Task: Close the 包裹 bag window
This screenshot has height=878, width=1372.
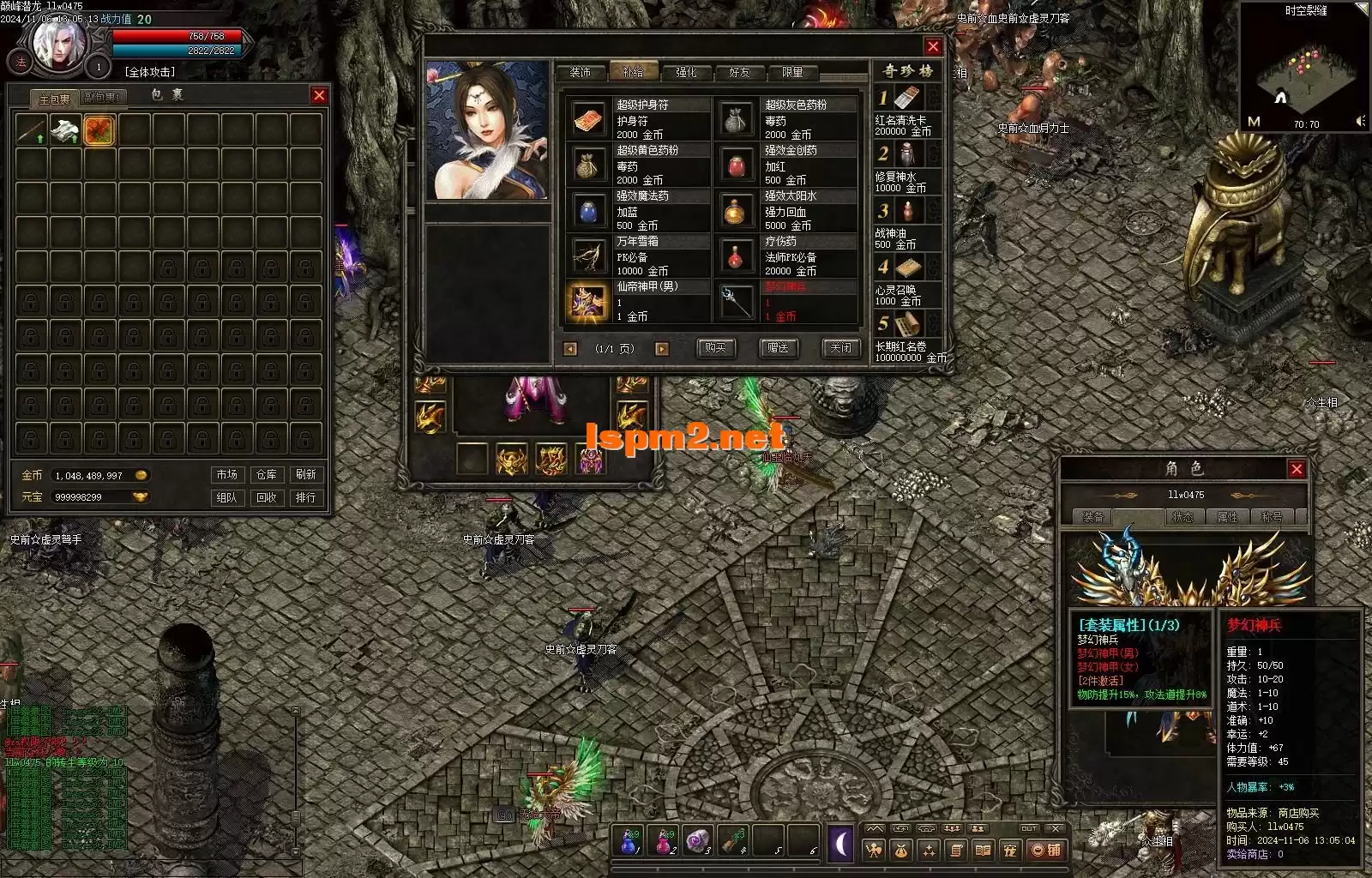Action: (319, 96)
